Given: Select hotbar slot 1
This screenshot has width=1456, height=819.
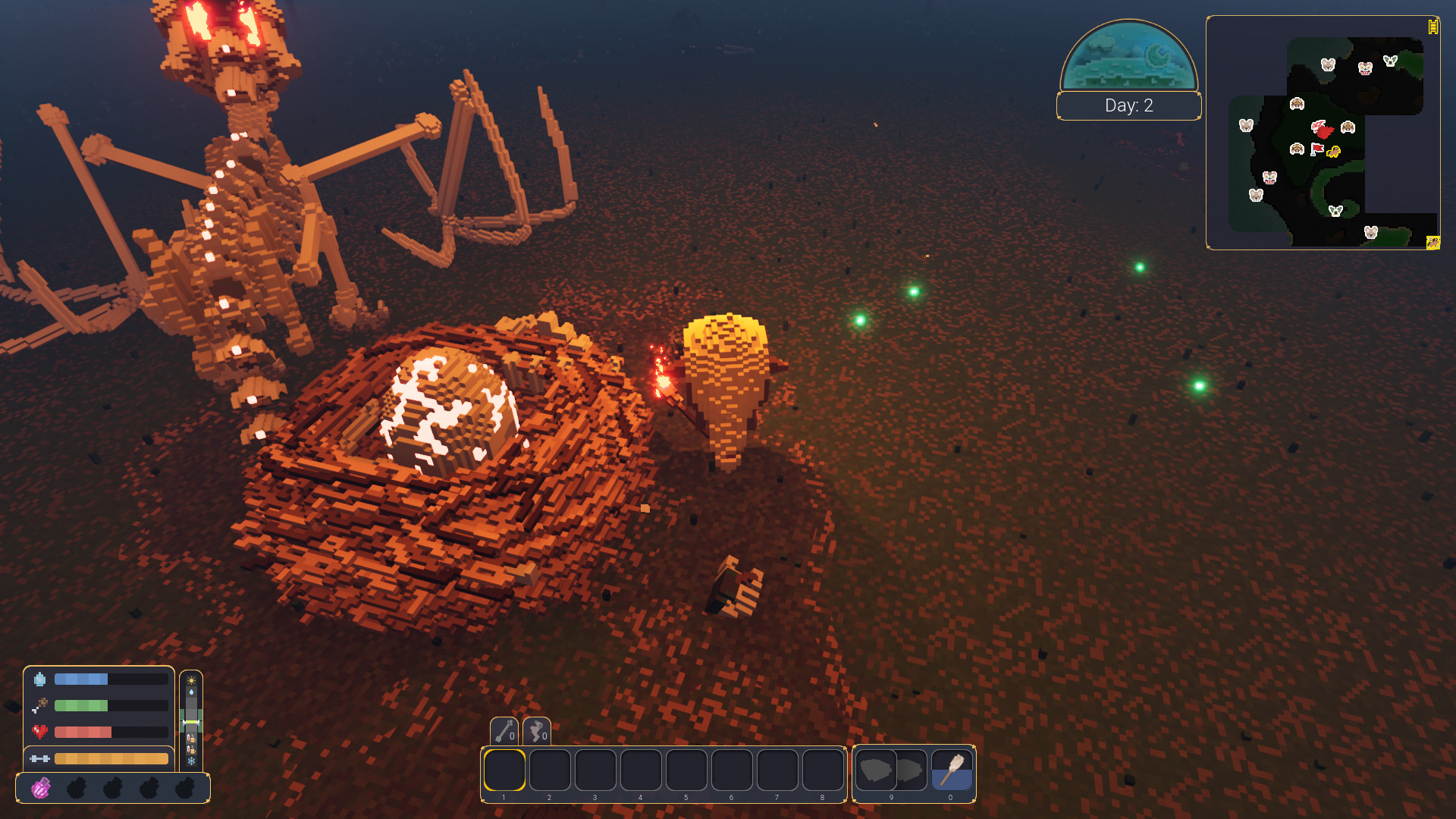Looking at the screenshot, I should pos(506,770).
